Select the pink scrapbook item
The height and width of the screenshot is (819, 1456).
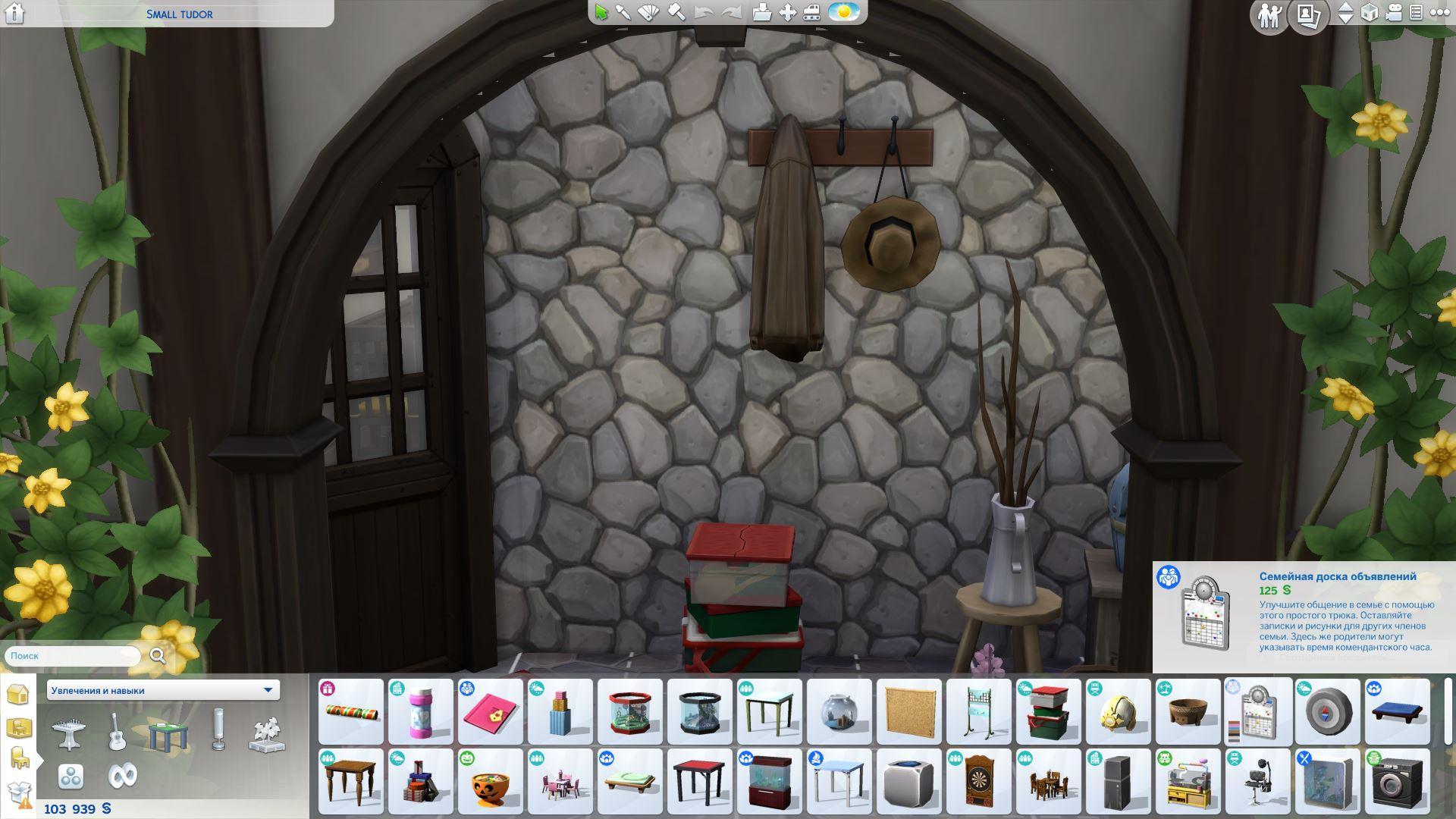(x=491, y=711)
